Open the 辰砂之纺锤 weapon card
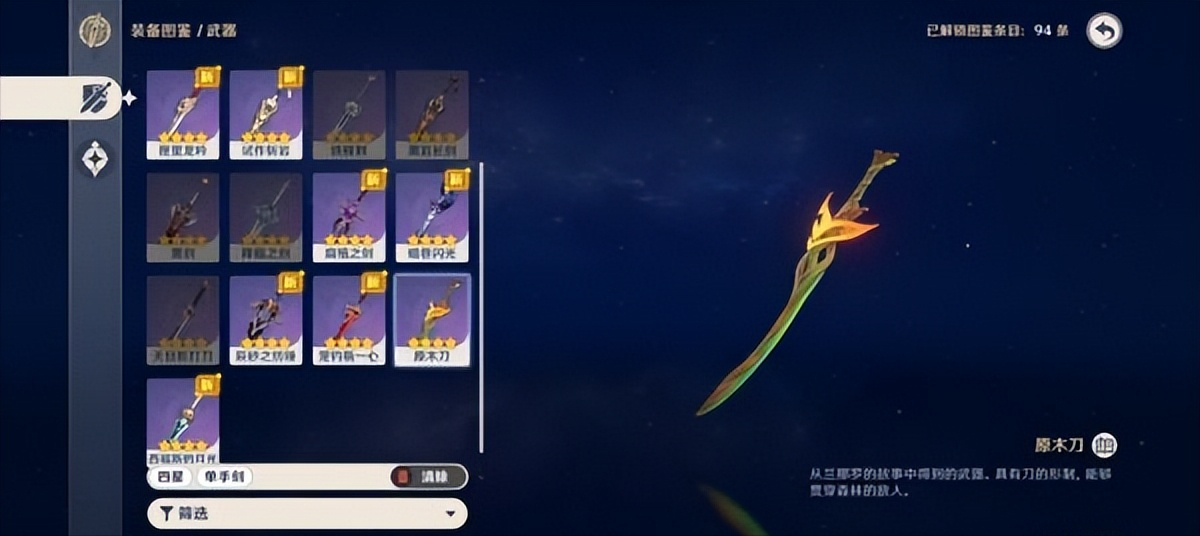Screen dimensions: 1200x536 pos(266,320)
